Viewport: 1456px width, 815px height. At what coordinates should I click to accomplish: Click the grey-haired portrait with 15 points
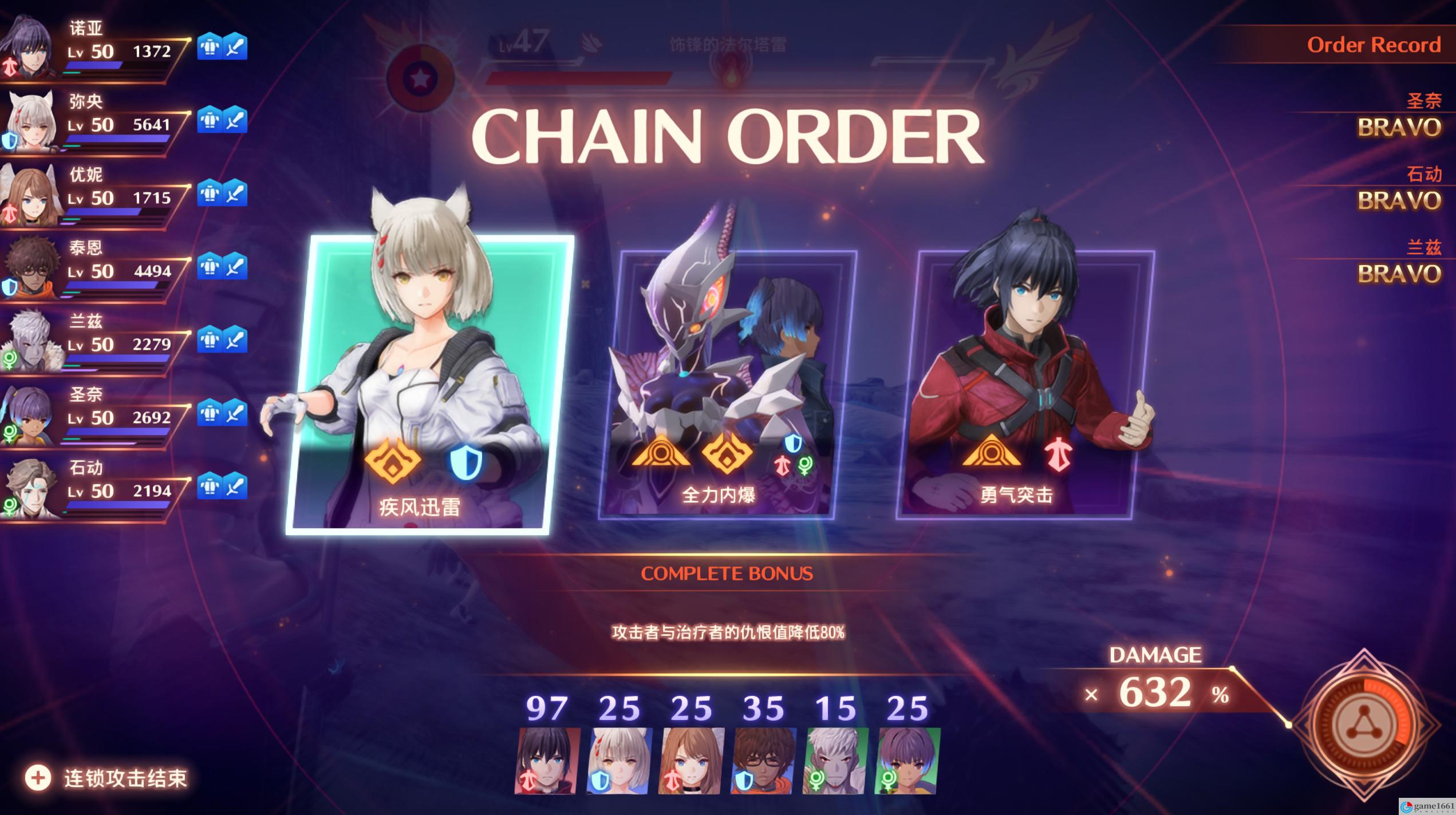[835, 761]
